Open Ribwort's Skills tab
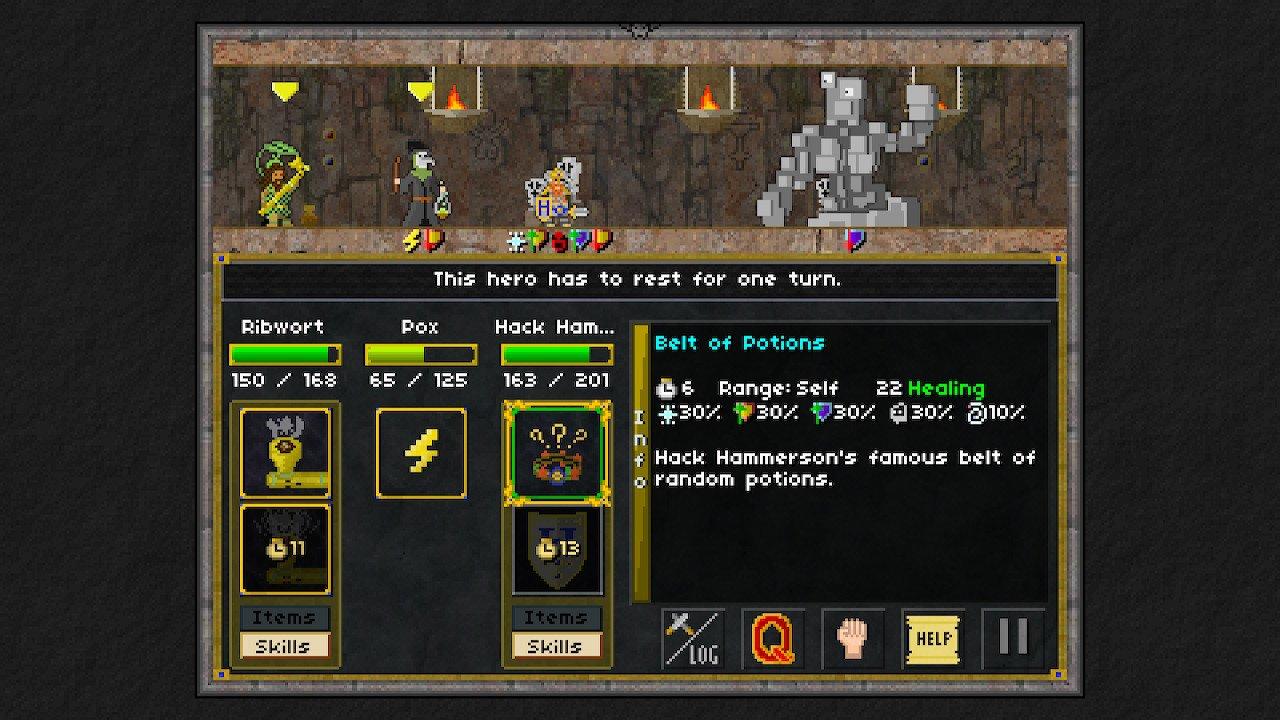The height and width of the screenshot is (720, 1280). pyautogui.click(x=285, y=645)
